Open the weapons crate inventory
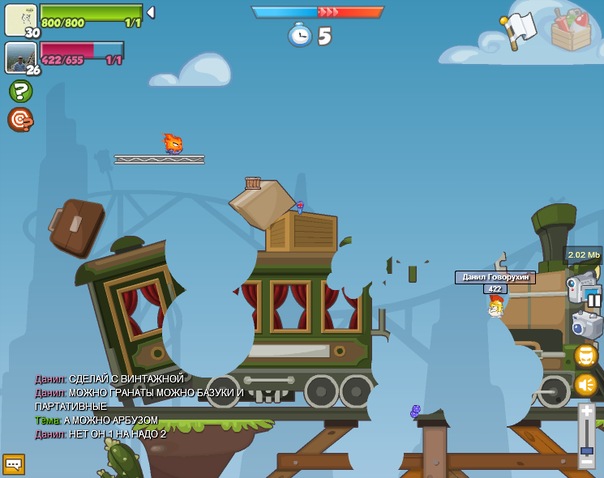 571,31
